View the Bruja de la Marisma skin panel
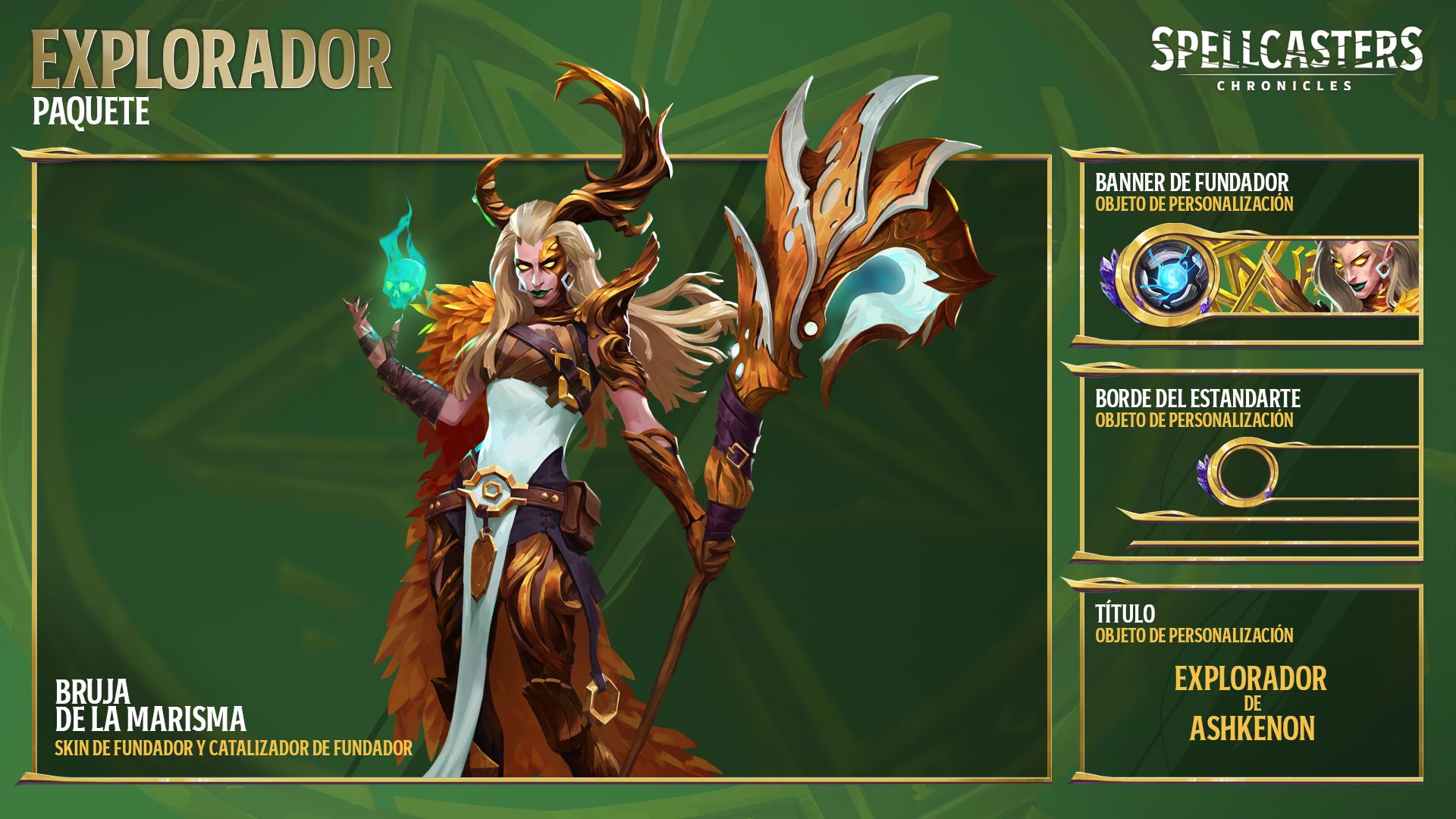This screenshot has height=819, width=1456. tap(541, 467)
